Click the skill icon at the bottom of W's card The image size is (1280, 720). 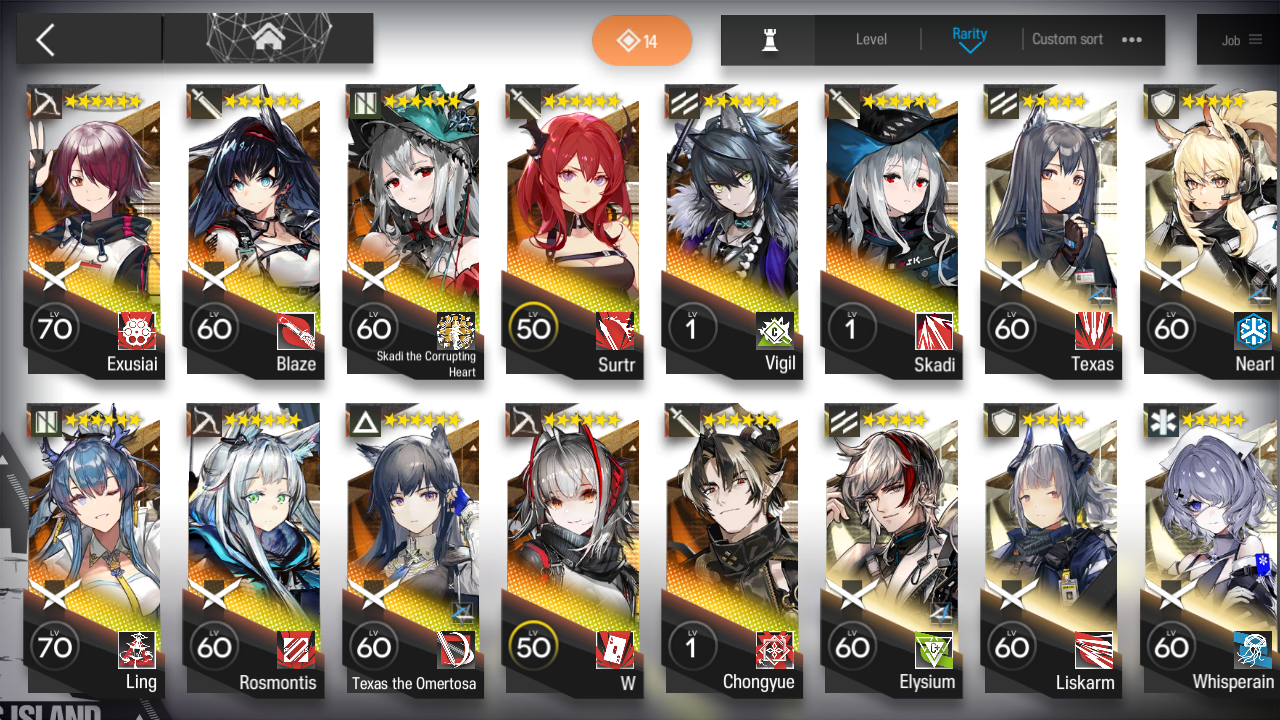click(x=614, y=648)
